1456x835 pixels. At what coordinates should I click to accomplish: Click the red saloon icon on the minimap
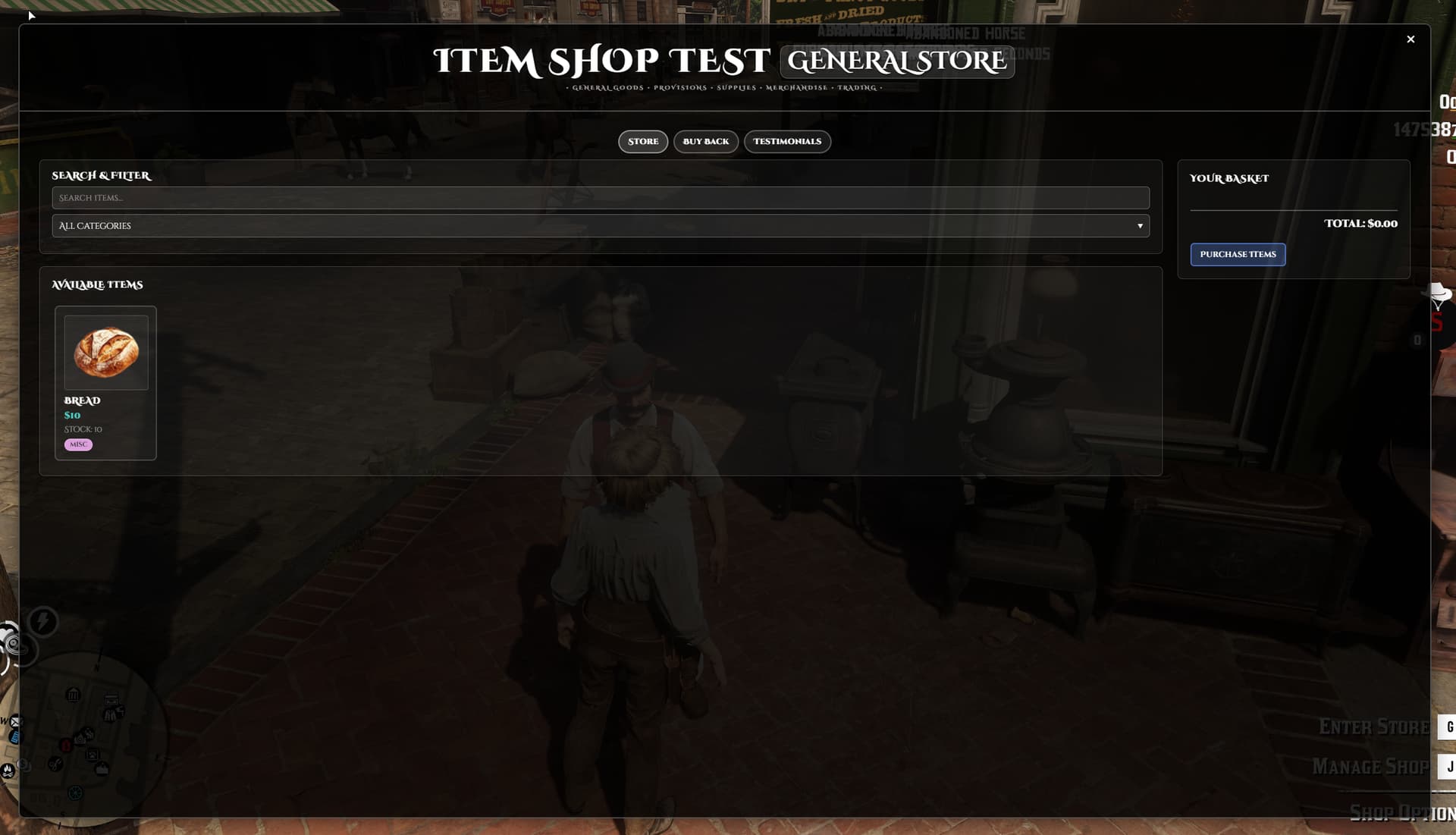click(x=66, y=746)
